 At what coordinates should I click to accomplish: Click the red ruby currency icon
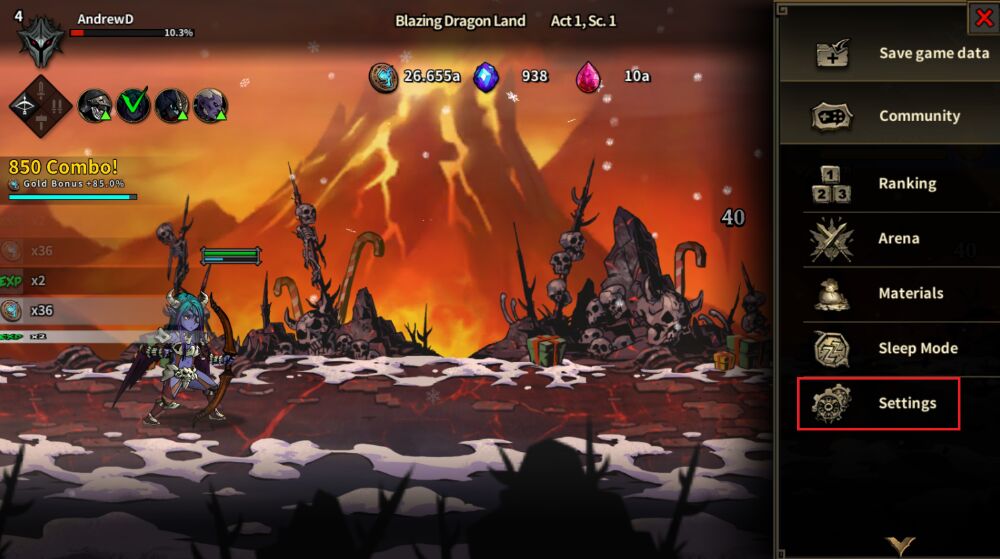[589, 76]
